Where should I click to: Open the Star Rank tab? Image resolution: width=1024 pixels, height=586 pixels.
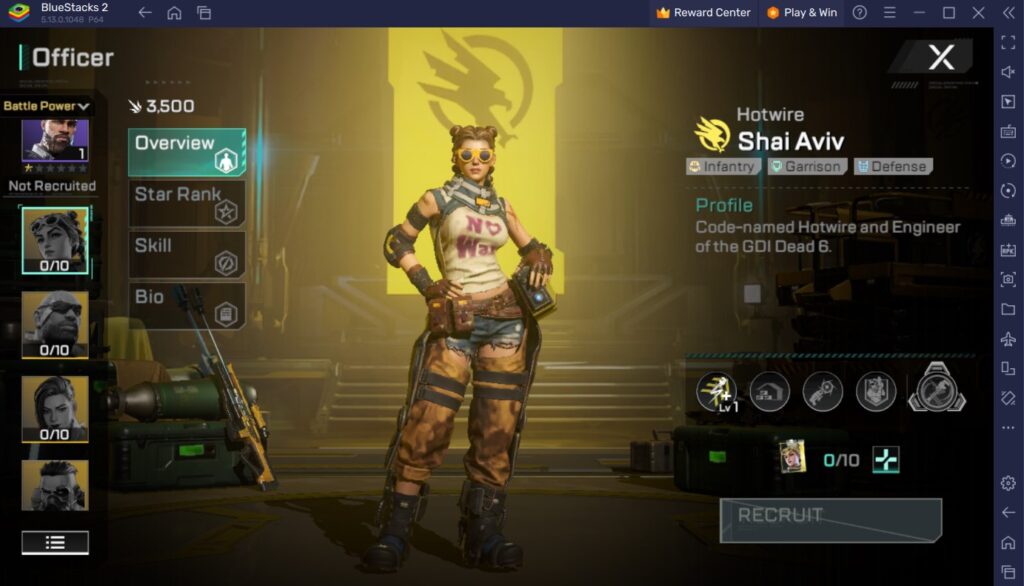point(187,203)
